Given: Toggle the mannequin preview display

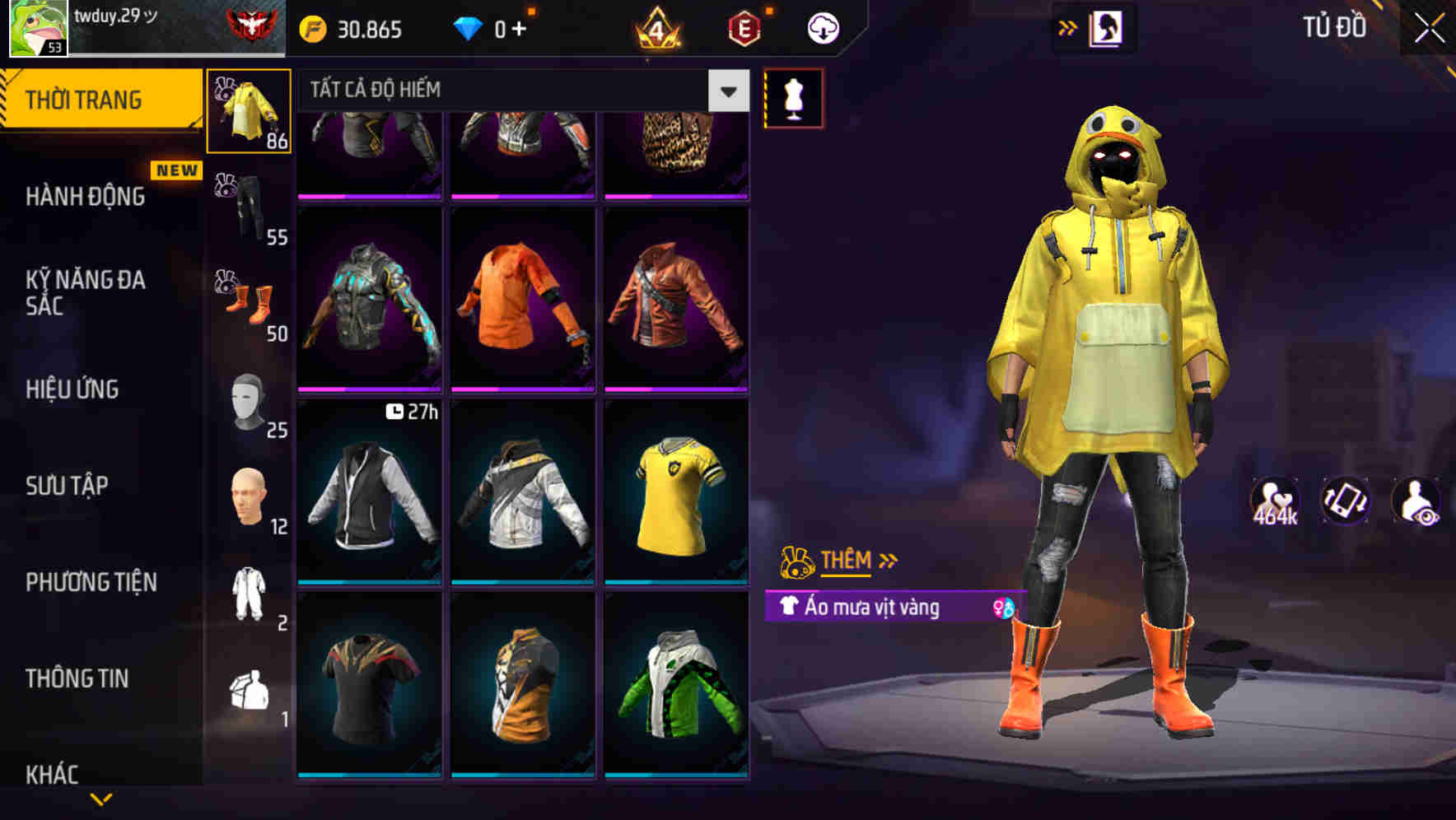Looking at the screenshot, I should (x=793, y=99).
